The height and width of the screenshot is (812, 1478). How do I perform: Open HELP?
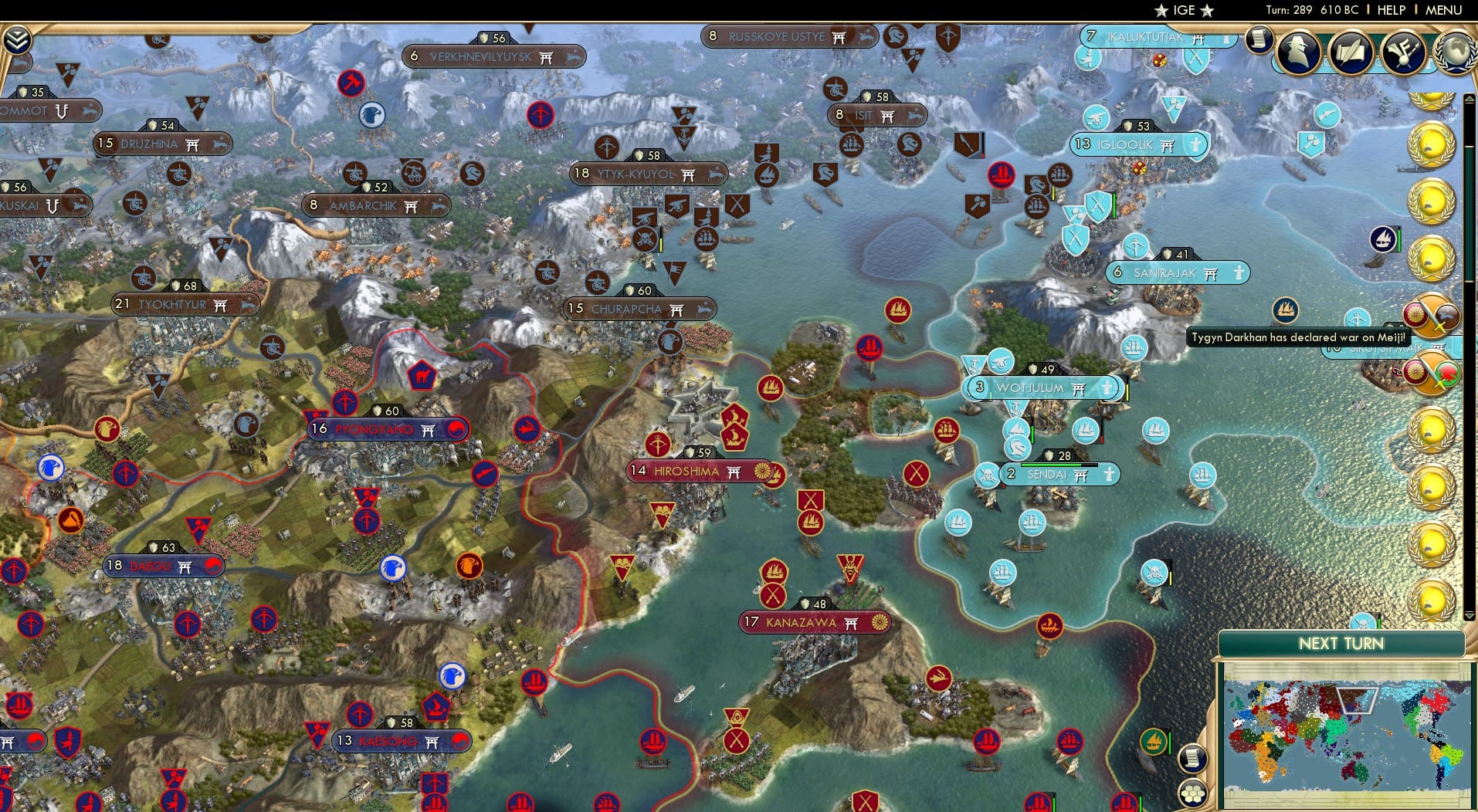[1390, 11]
